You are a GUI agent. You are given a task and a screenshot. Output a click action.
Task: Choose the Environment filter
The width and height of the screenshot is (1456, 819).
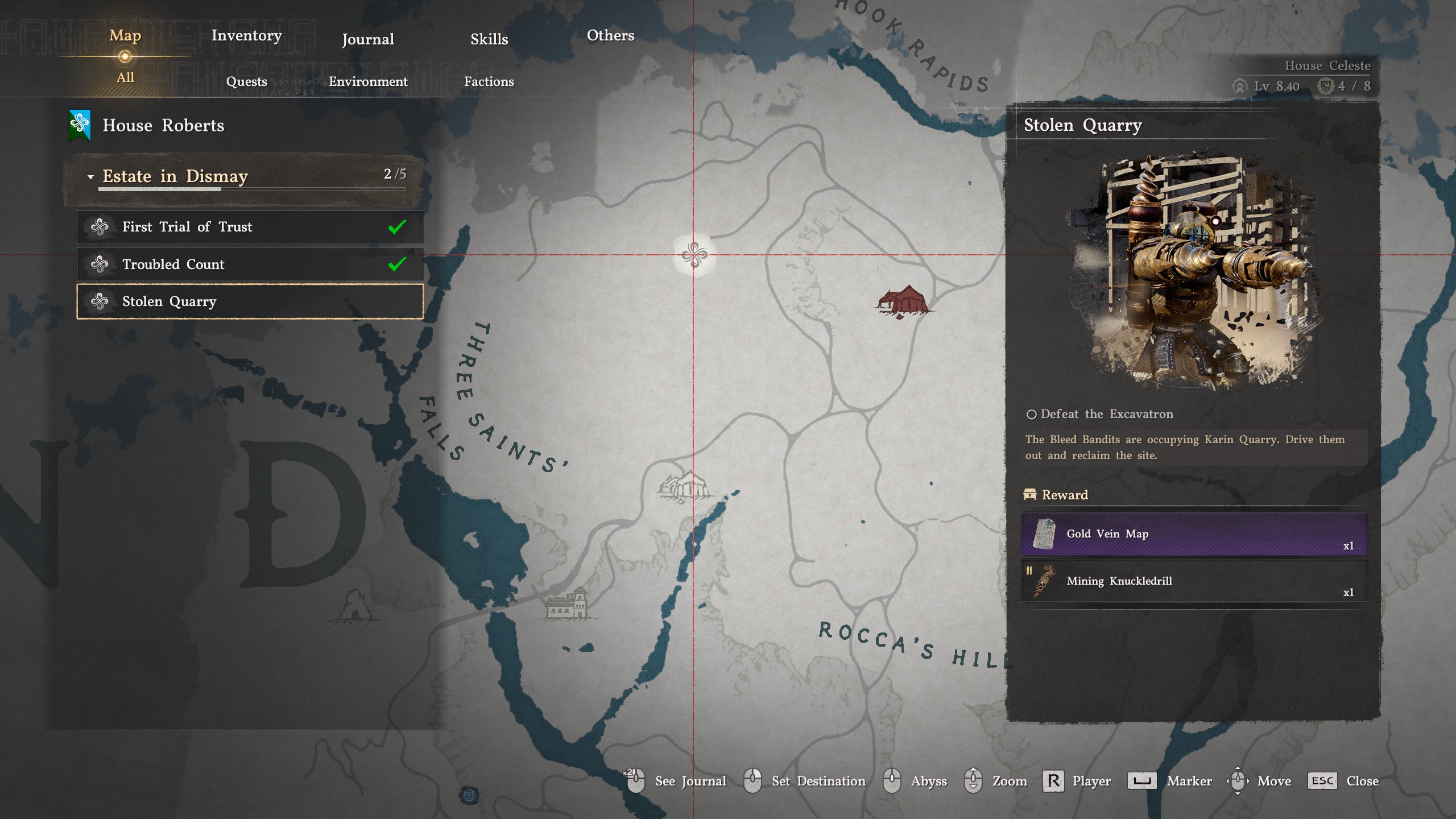368,81
